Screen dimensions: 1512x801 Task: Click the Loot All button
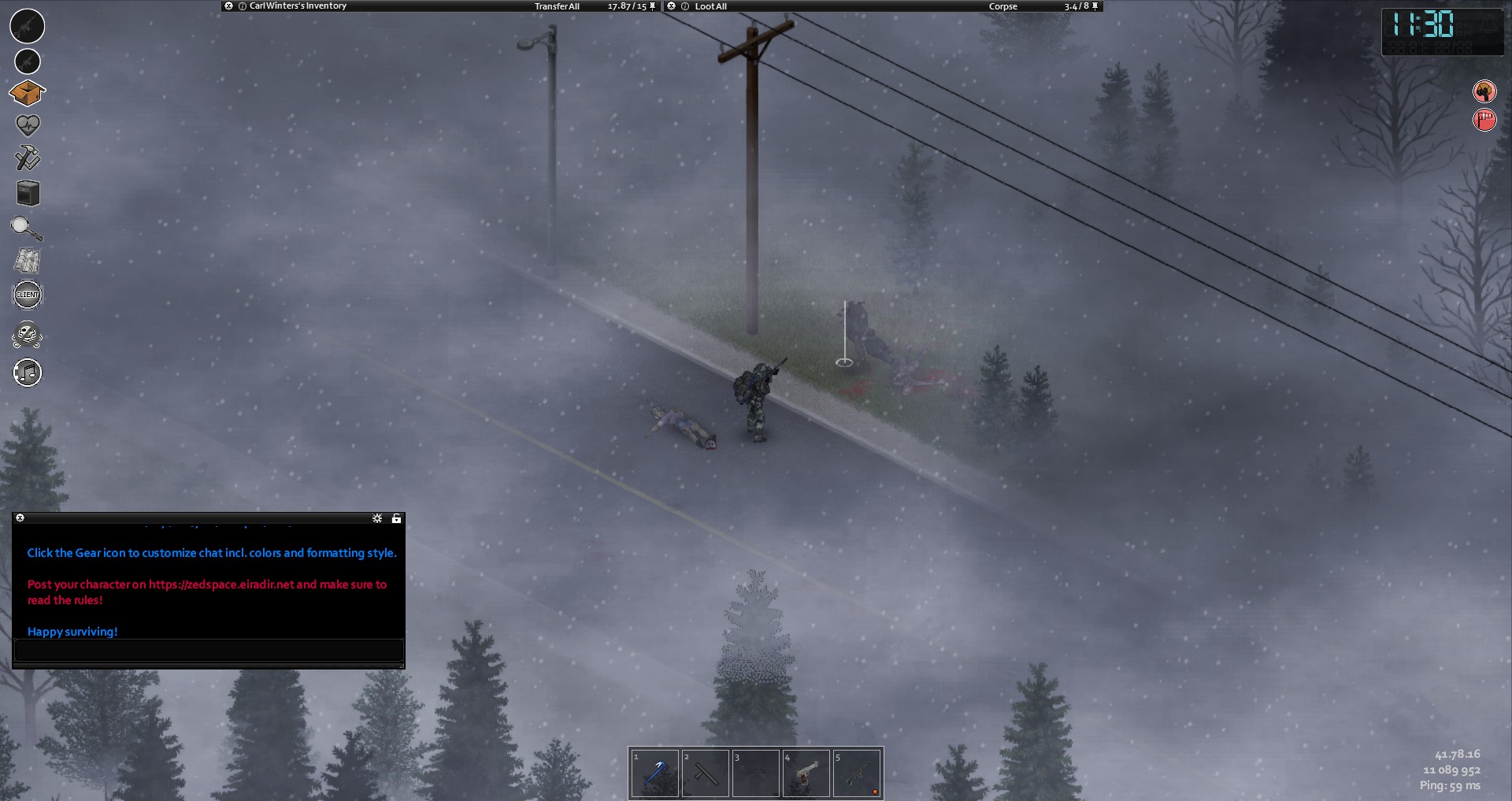pyautogui.click(x=710, y=6)
